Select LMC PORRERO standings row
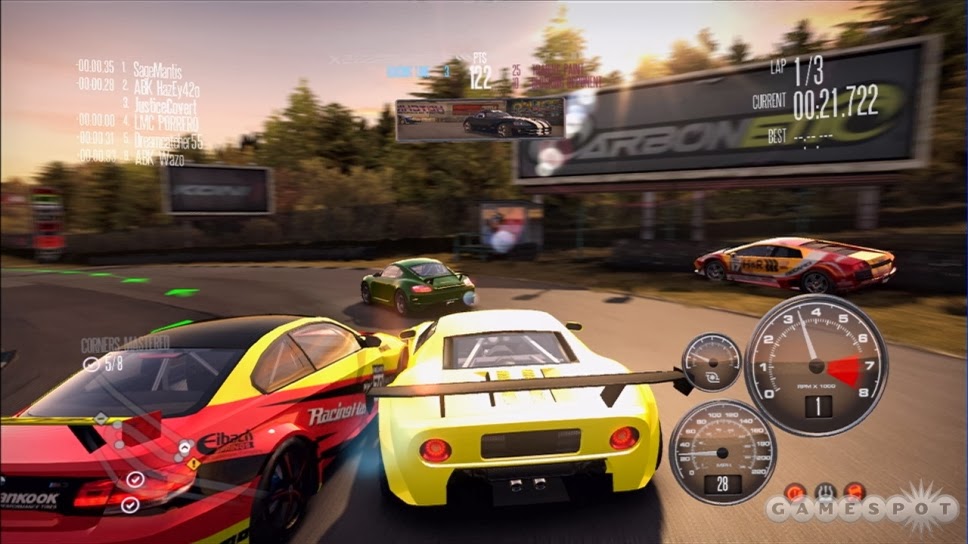Image resolution: width=968 pixels, height=544 pixels. coord(166,122)
